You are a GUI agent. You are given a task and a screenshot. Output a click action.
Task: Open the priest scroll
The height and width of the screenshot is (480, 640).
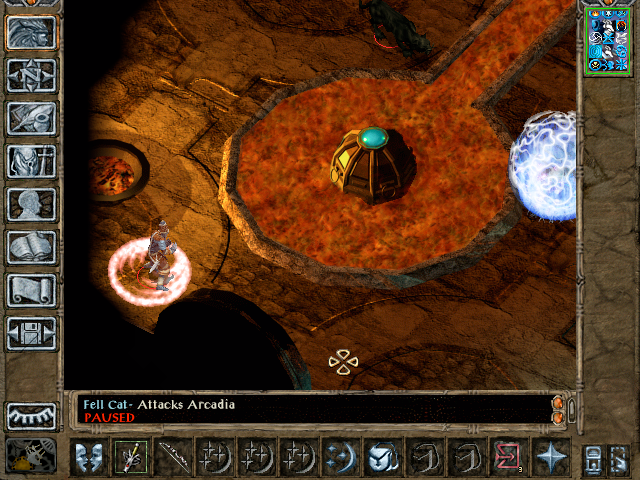(31, 290)
